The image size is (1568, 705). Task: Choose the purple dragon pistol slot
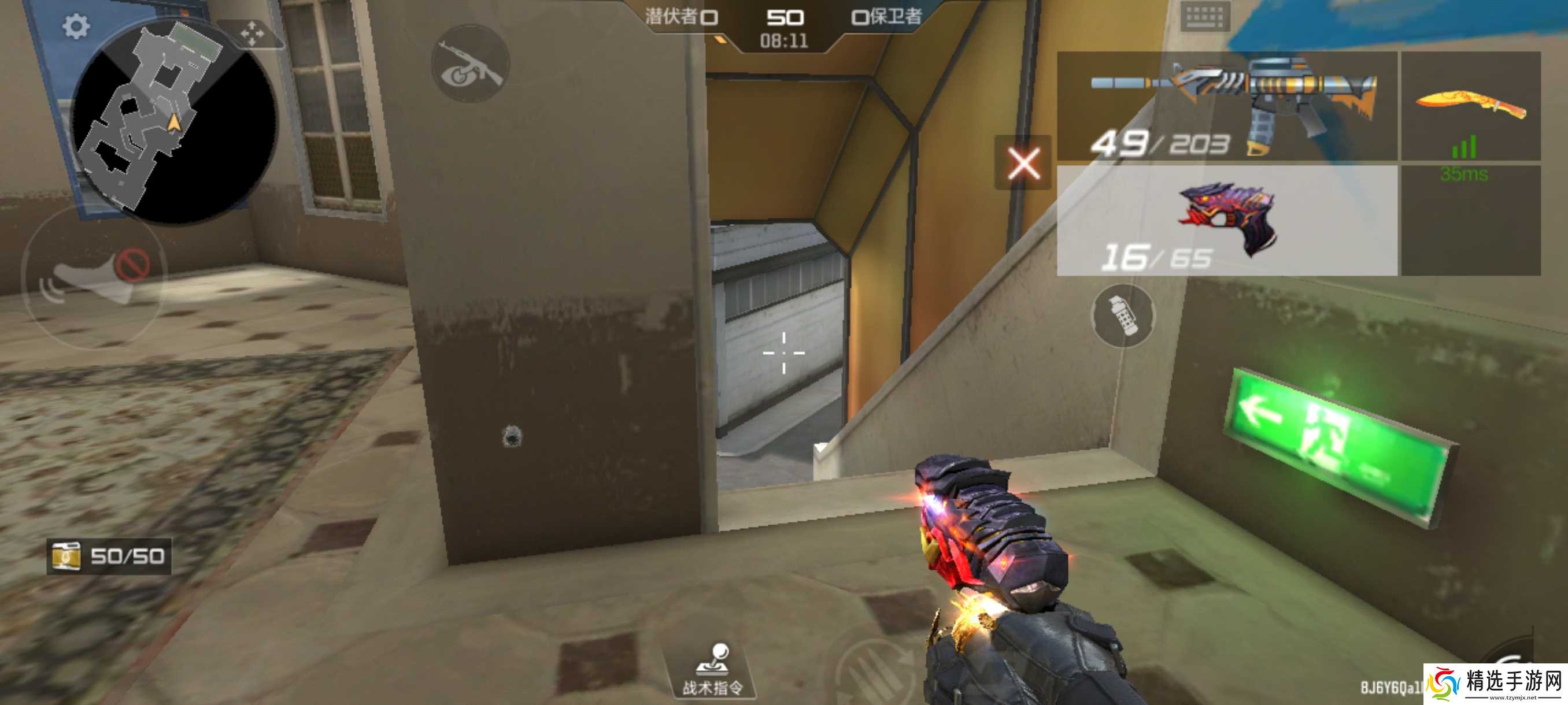[1226, 221]
